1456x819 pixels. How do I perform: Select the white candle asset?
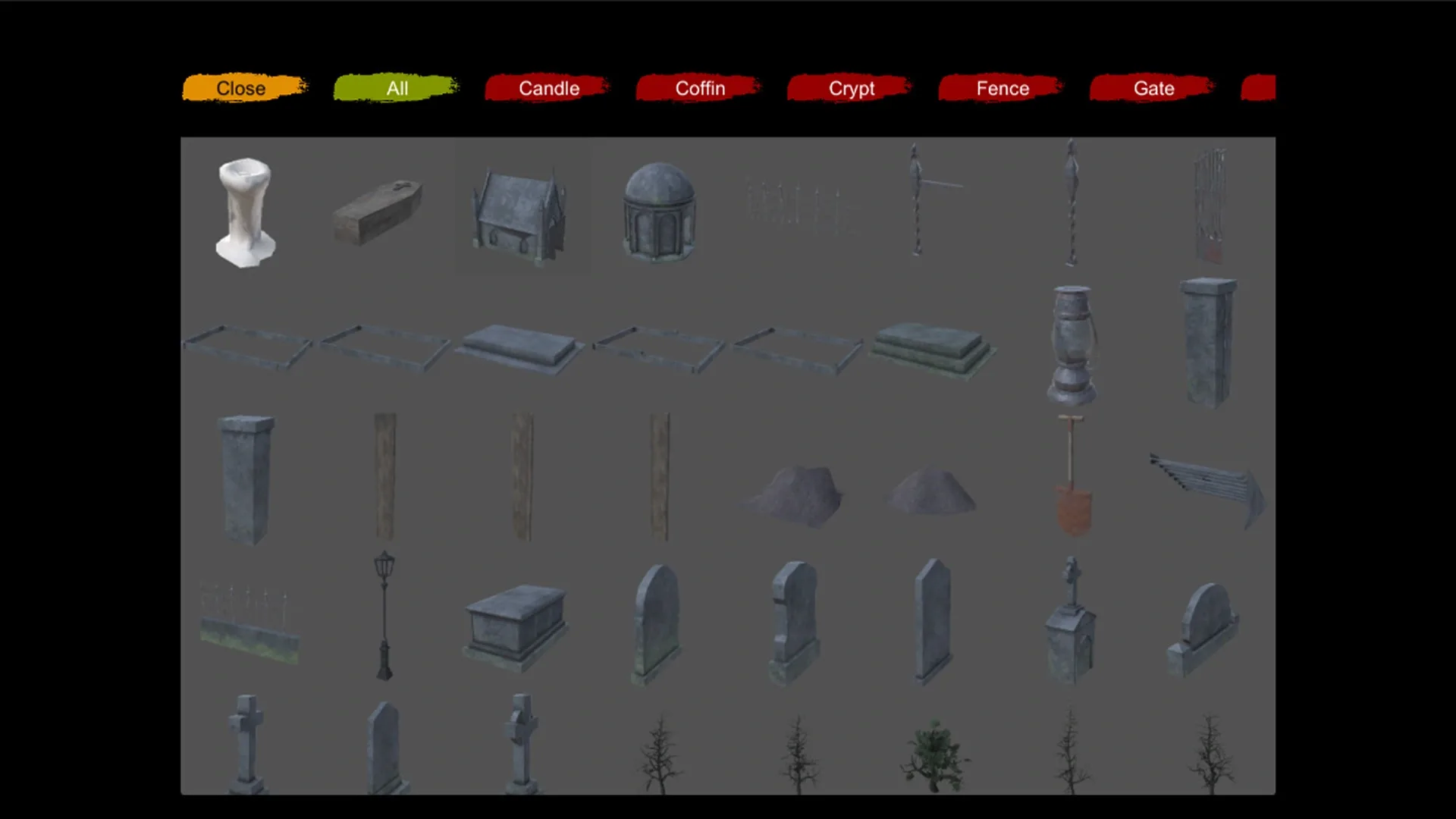[244, 212]
